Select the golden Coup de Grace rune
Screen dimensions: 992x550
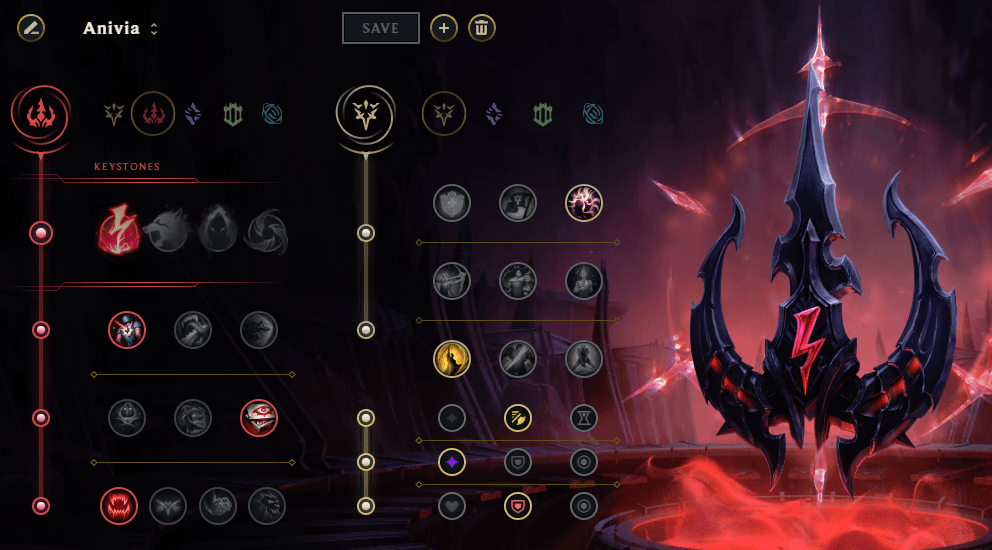click(451, 358)
